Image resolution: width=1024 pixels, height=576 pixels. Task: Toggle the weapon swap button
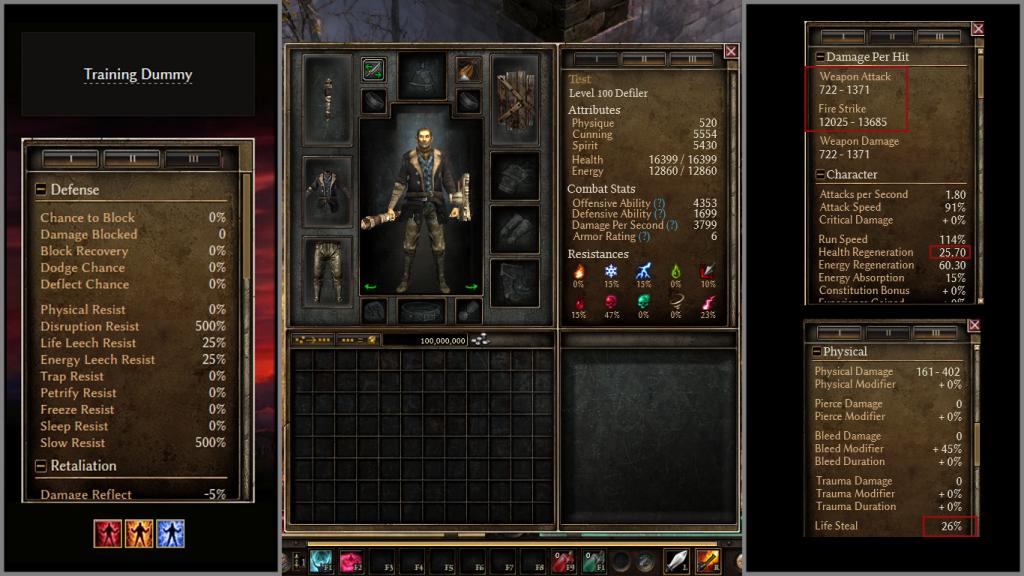click(374, 70)
